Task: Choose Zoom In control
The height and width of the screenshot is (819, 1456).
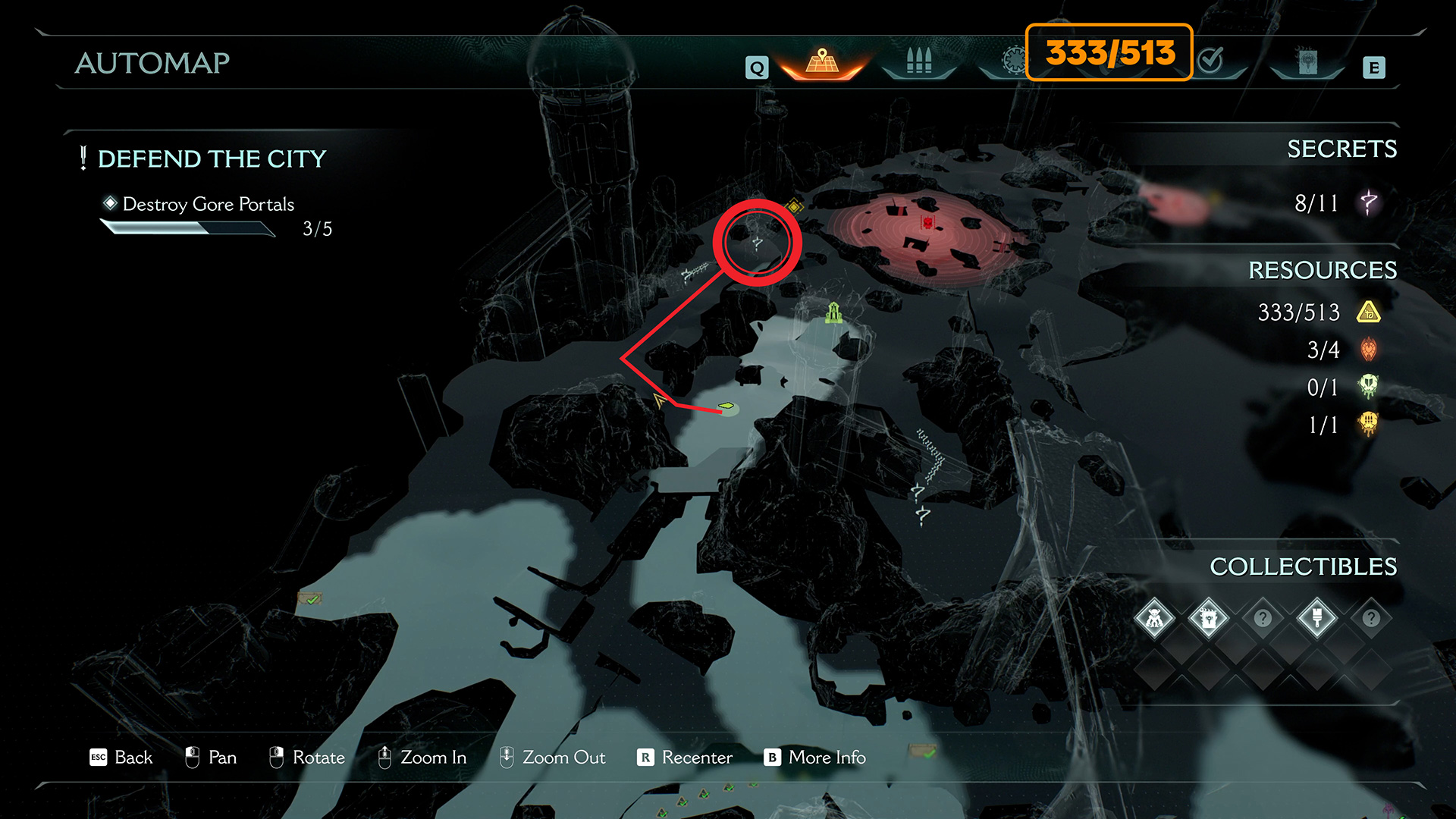Action: [422, 758]
